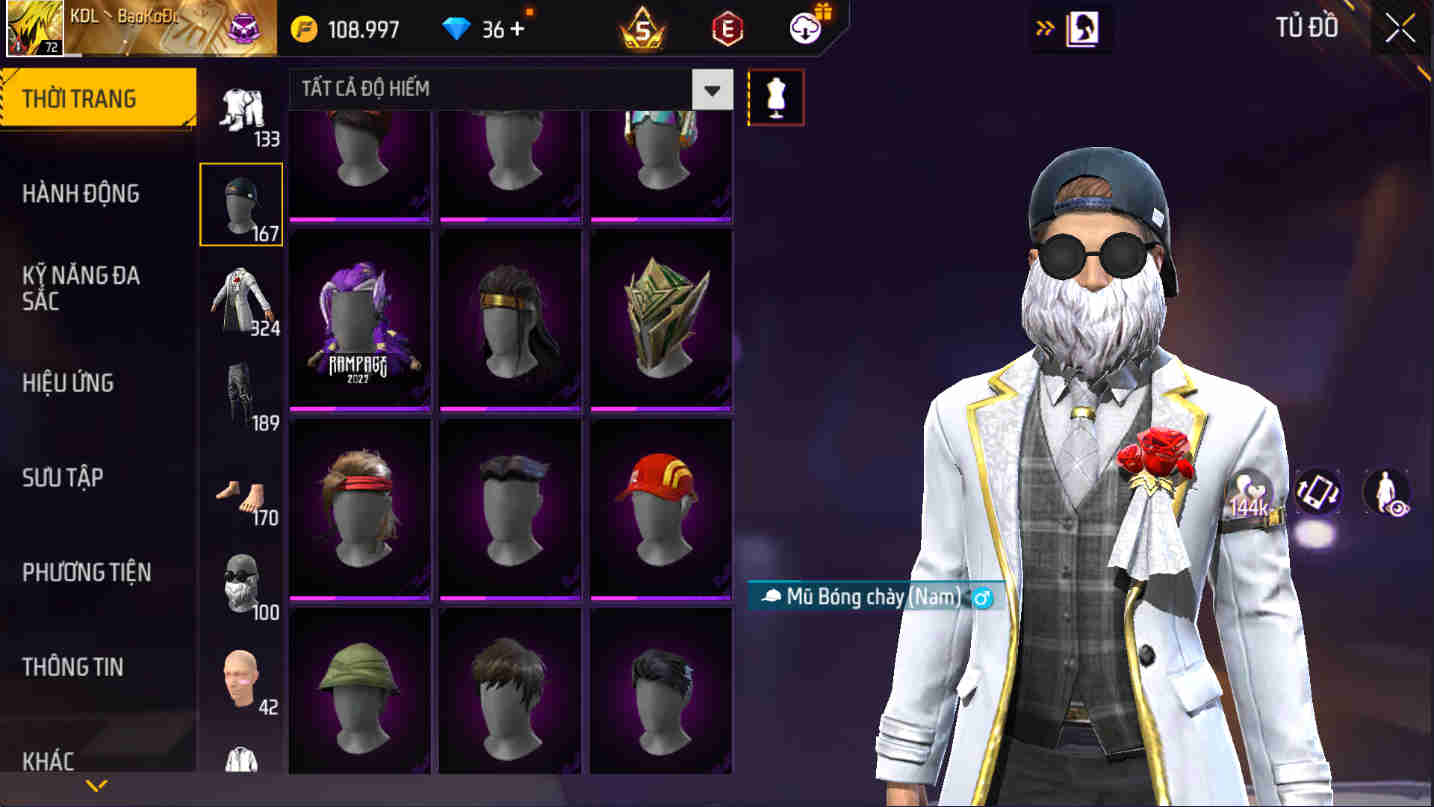The image size is (1434, 807).
Task: Select the head skin category with 42 items
Action: pos(240,675)
